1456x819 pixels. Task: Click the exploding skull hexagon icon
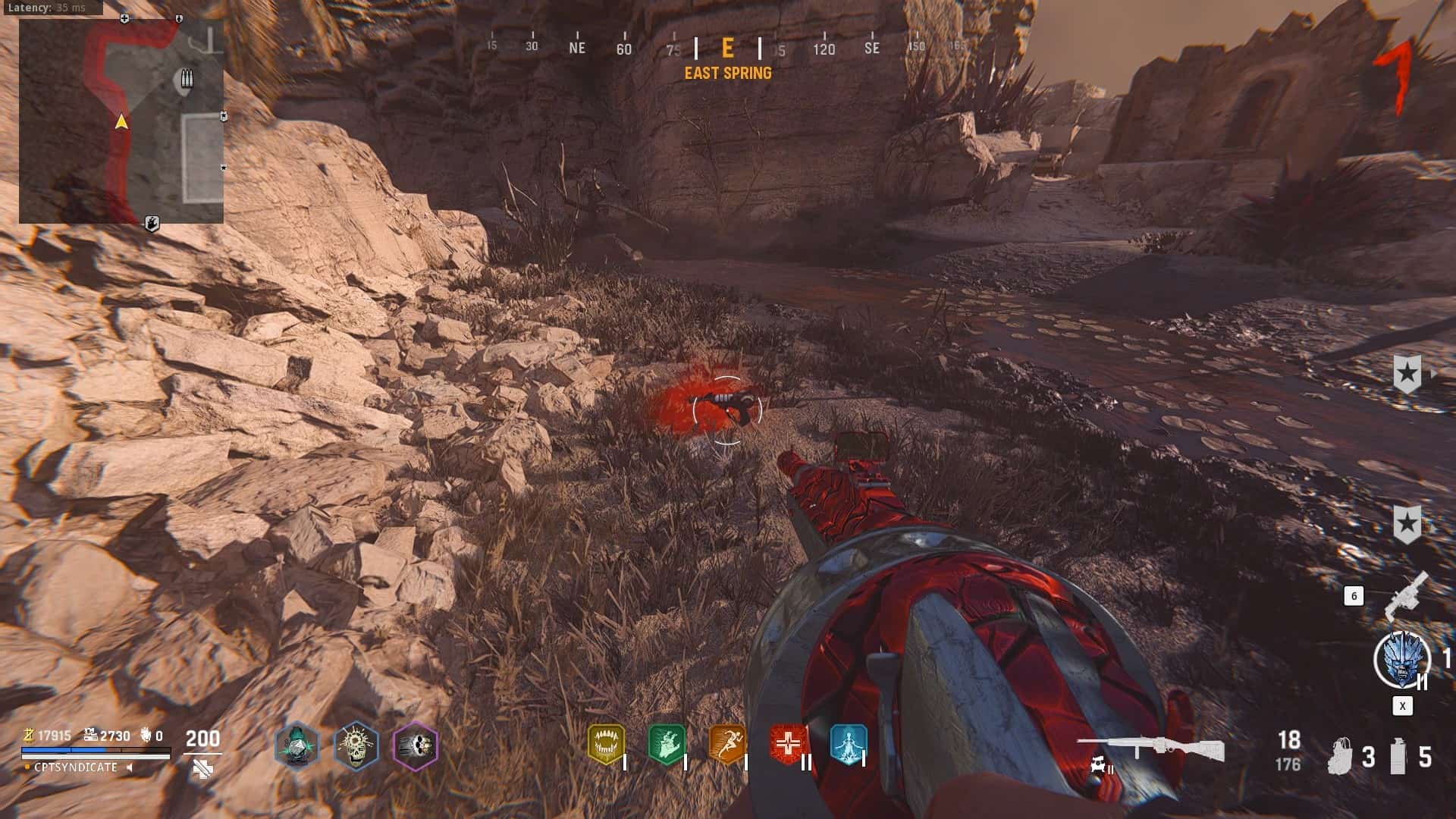[356, 746]
